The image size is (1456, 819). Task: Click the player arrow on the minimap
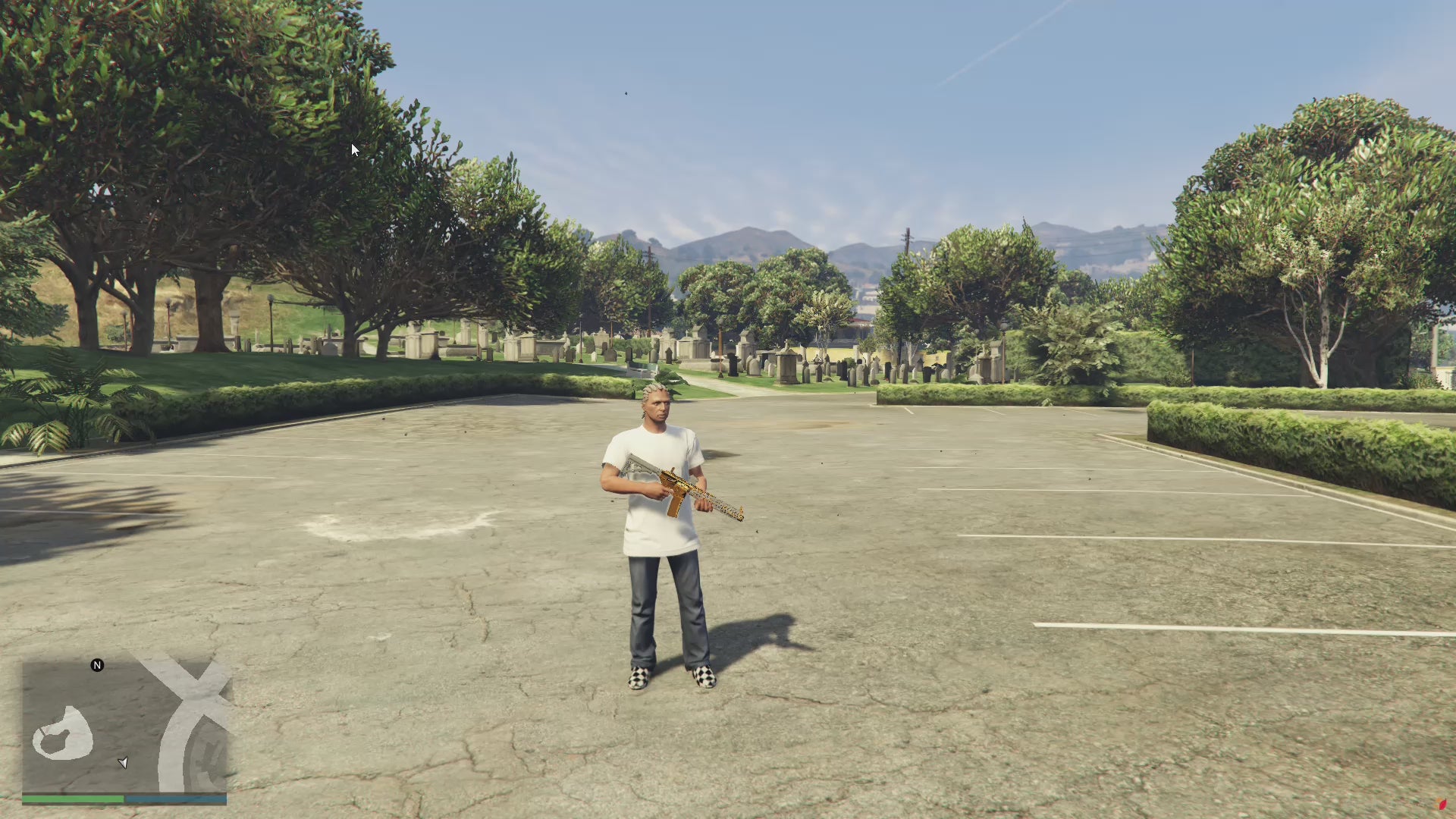(x=123, y=762)
